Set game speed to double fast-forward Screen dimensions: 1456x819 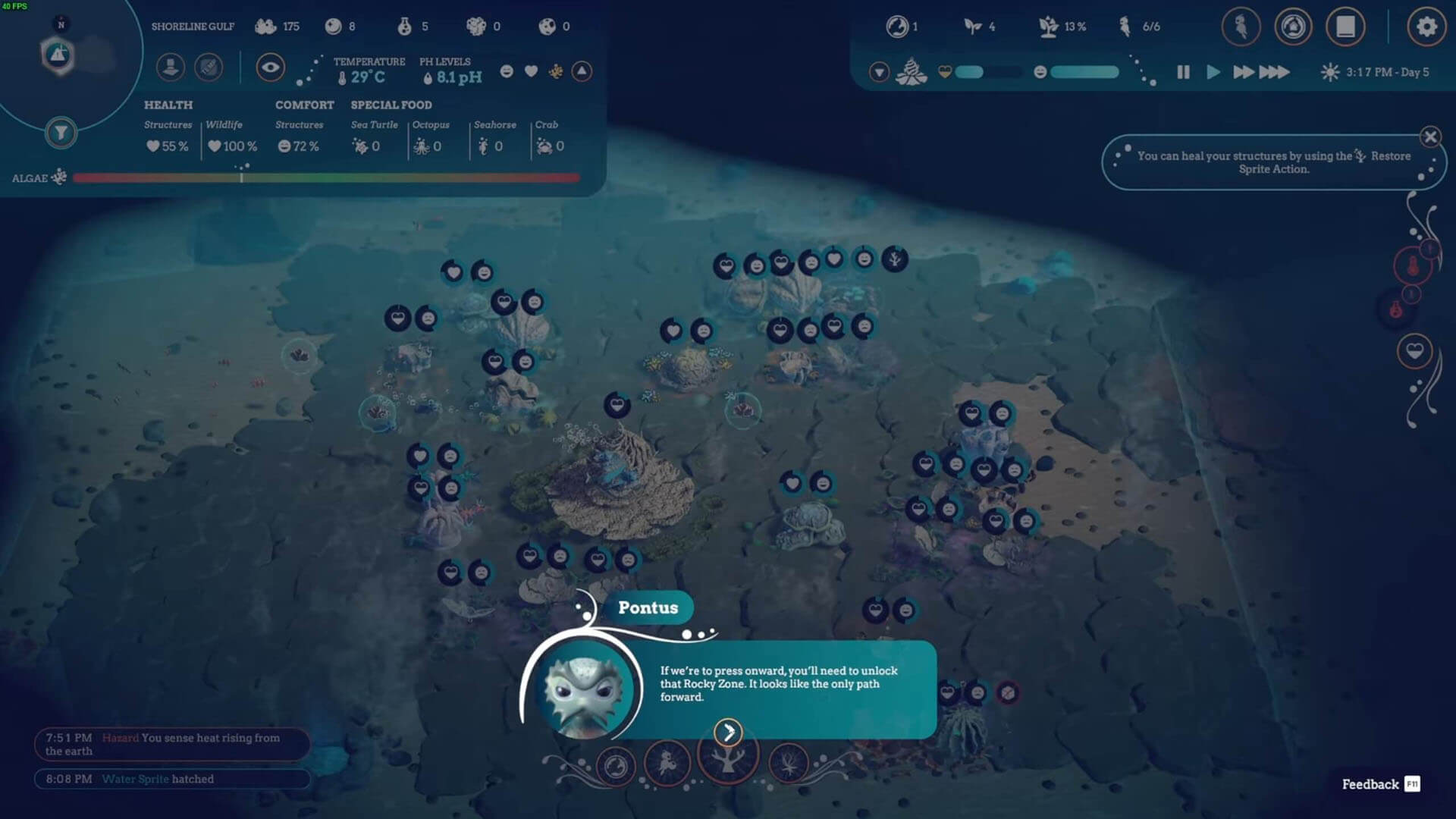coord(1243,72)
